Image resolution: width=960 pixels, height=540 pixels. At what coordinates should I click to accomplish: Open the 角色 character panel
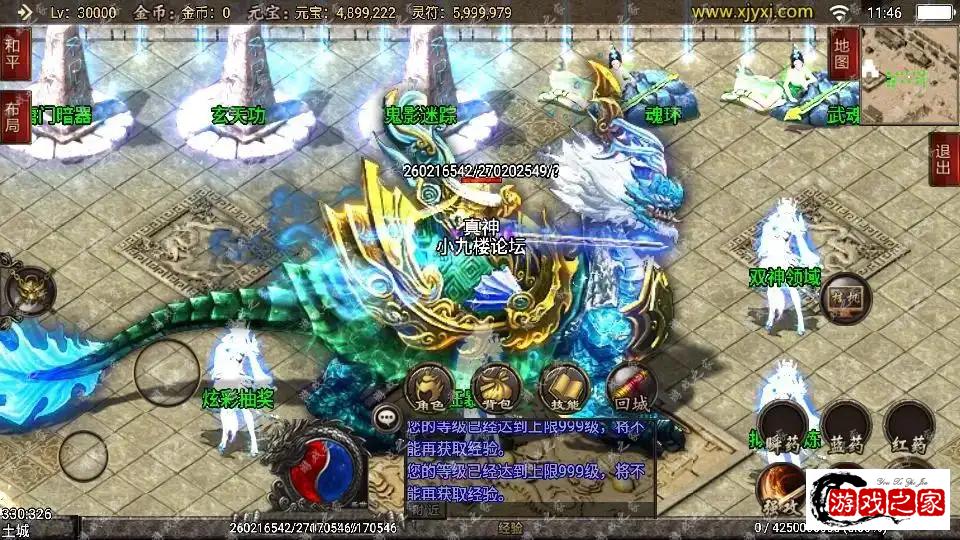click(431, 387)
